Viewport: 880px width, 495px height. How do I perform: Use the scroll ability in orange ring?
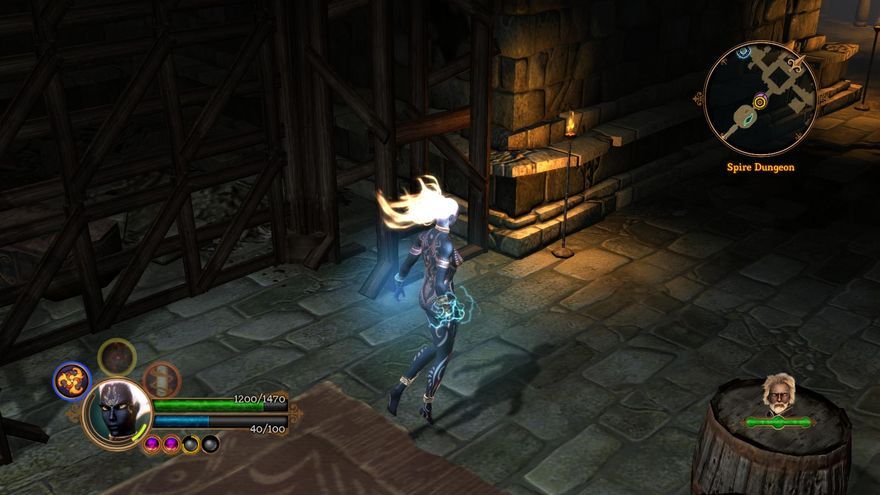coord(161,379)
